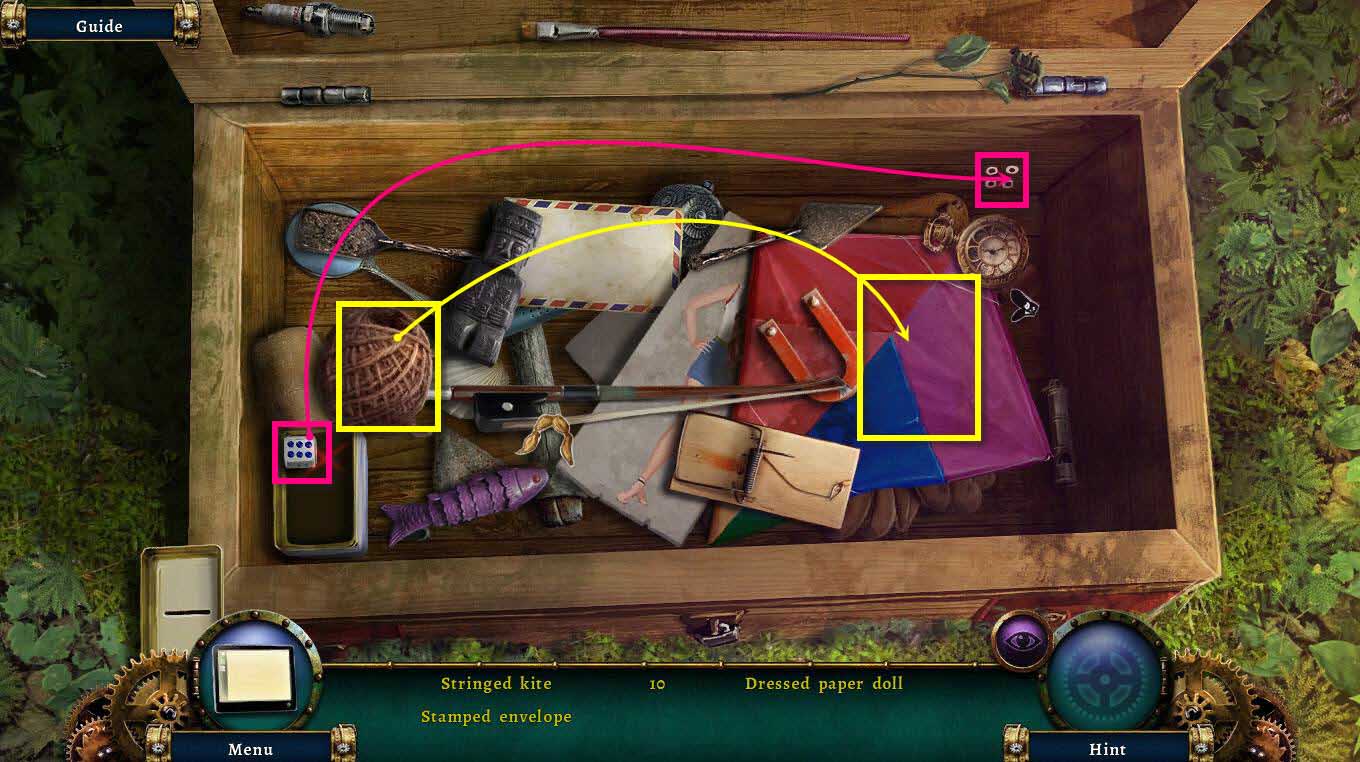This screenshot has height=762, width=1360.
Task: Select the yarn ball inside the yellow square
Action: point(390,367)
